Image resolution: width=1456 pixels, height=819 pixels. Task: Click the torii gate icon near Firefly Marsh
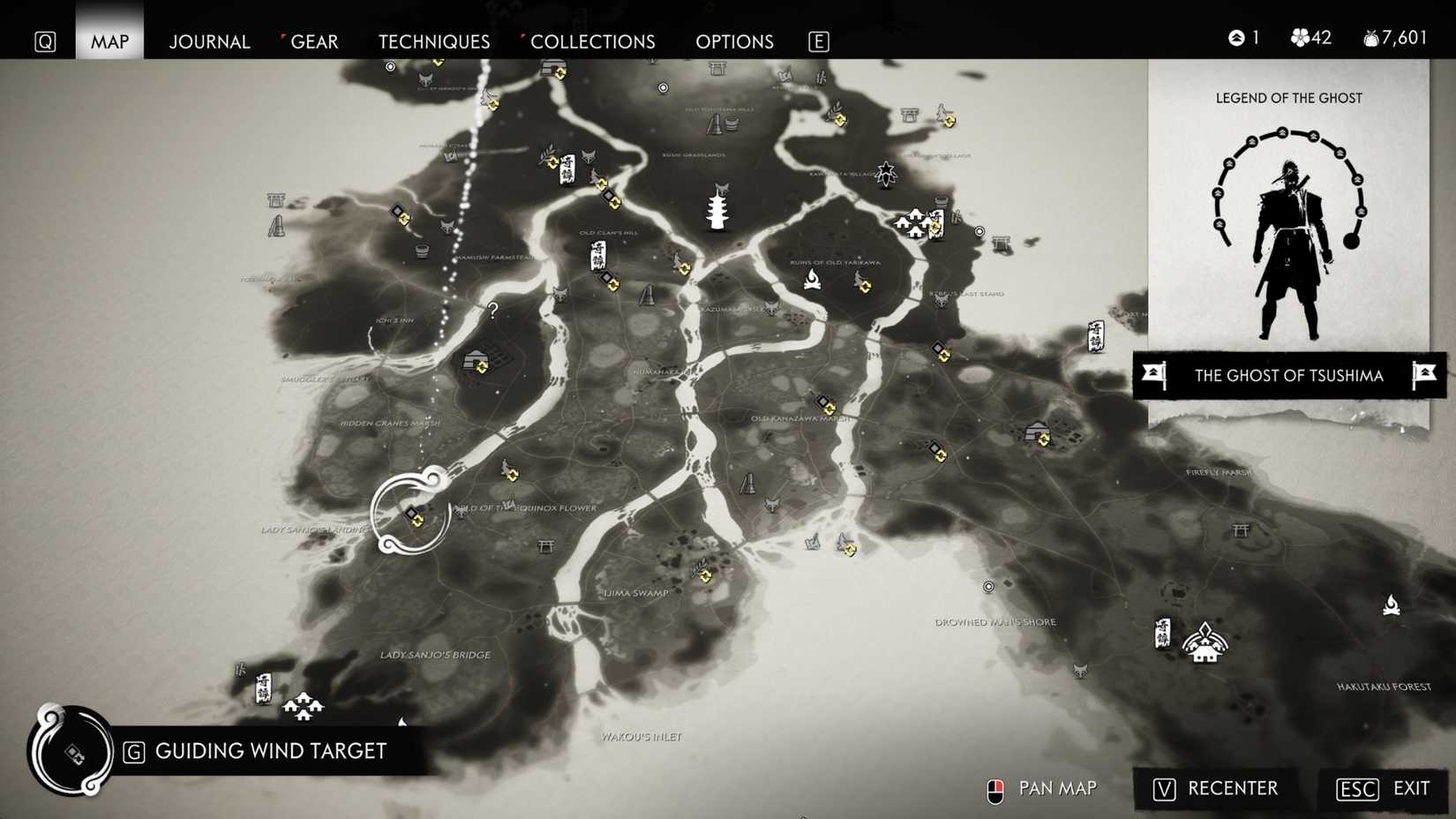click(x=1241, y=530)
